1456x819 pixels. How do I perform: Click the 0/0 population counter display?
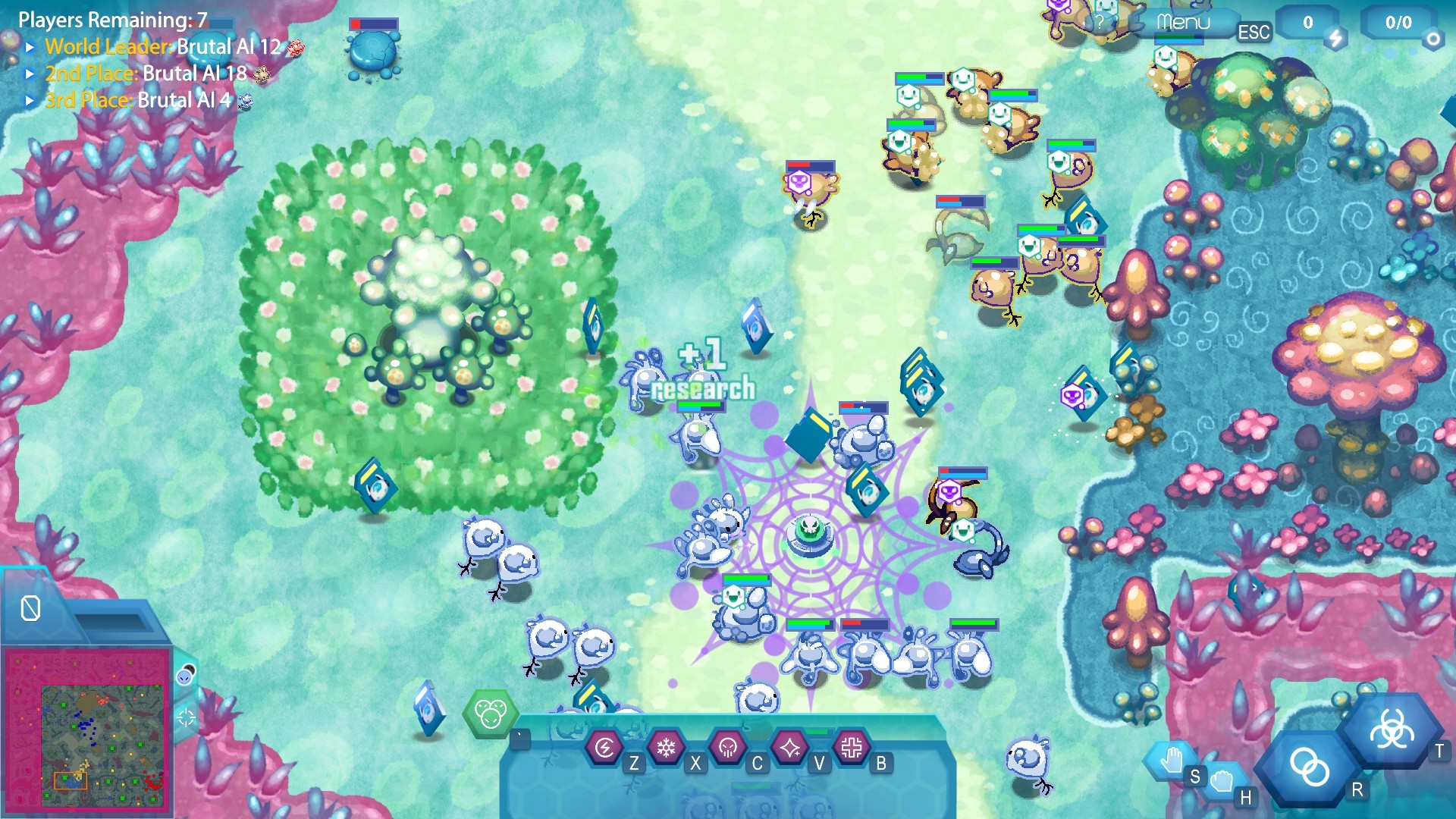click(x=1398, y=21)
